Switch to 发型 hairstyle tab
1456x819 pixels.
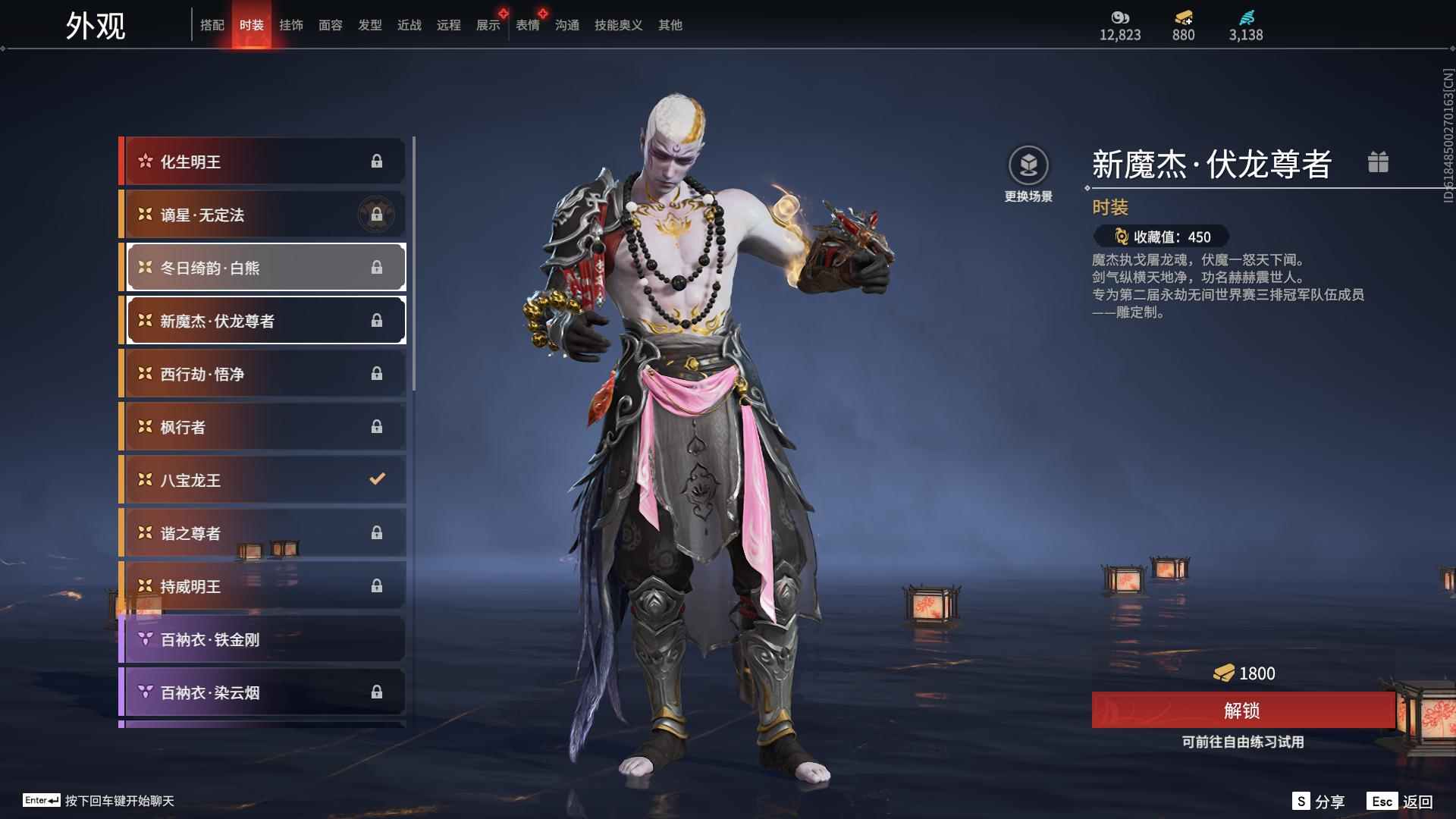pos(370,25)
